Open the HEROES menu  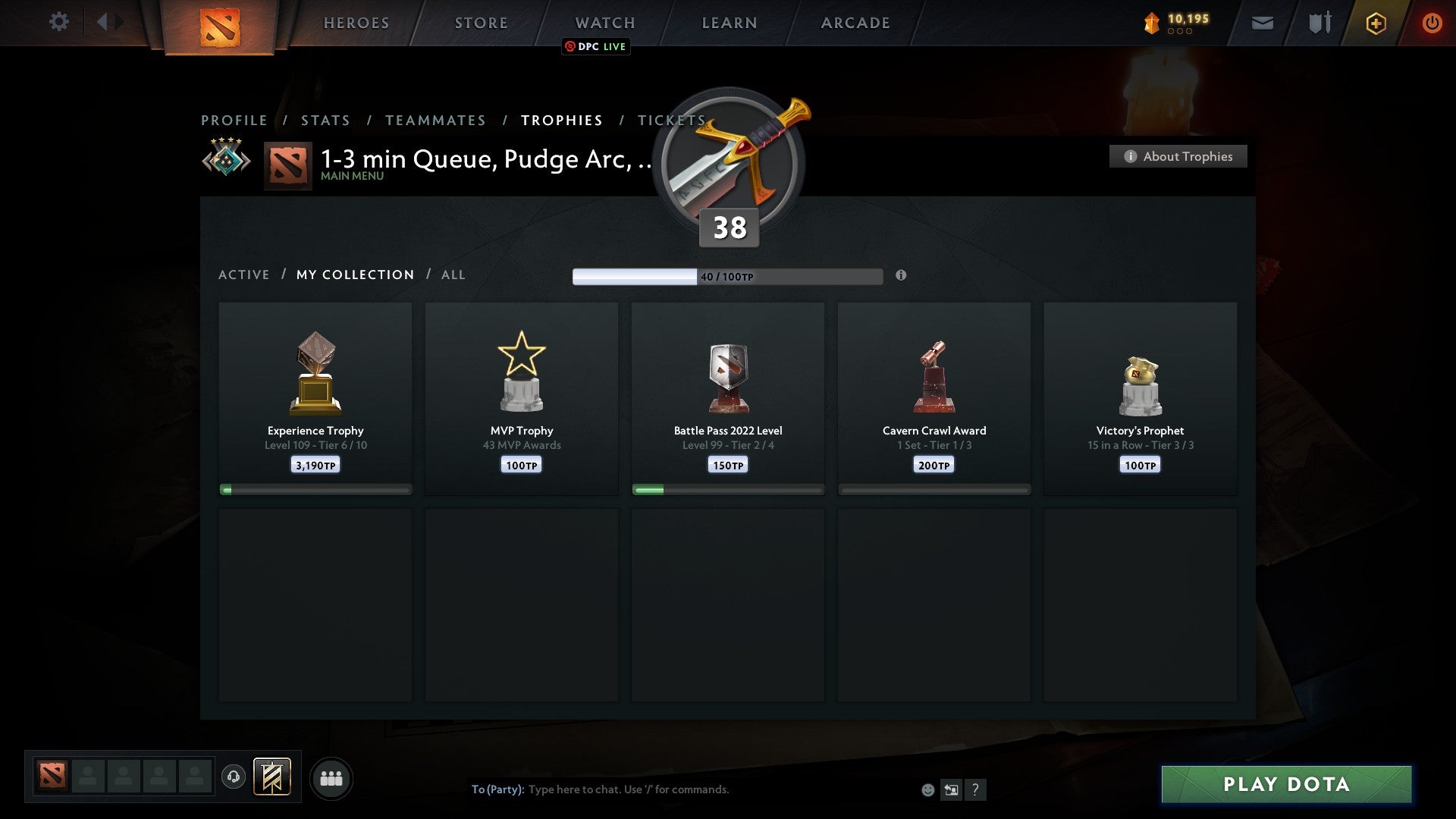click(x=356, y=23)
